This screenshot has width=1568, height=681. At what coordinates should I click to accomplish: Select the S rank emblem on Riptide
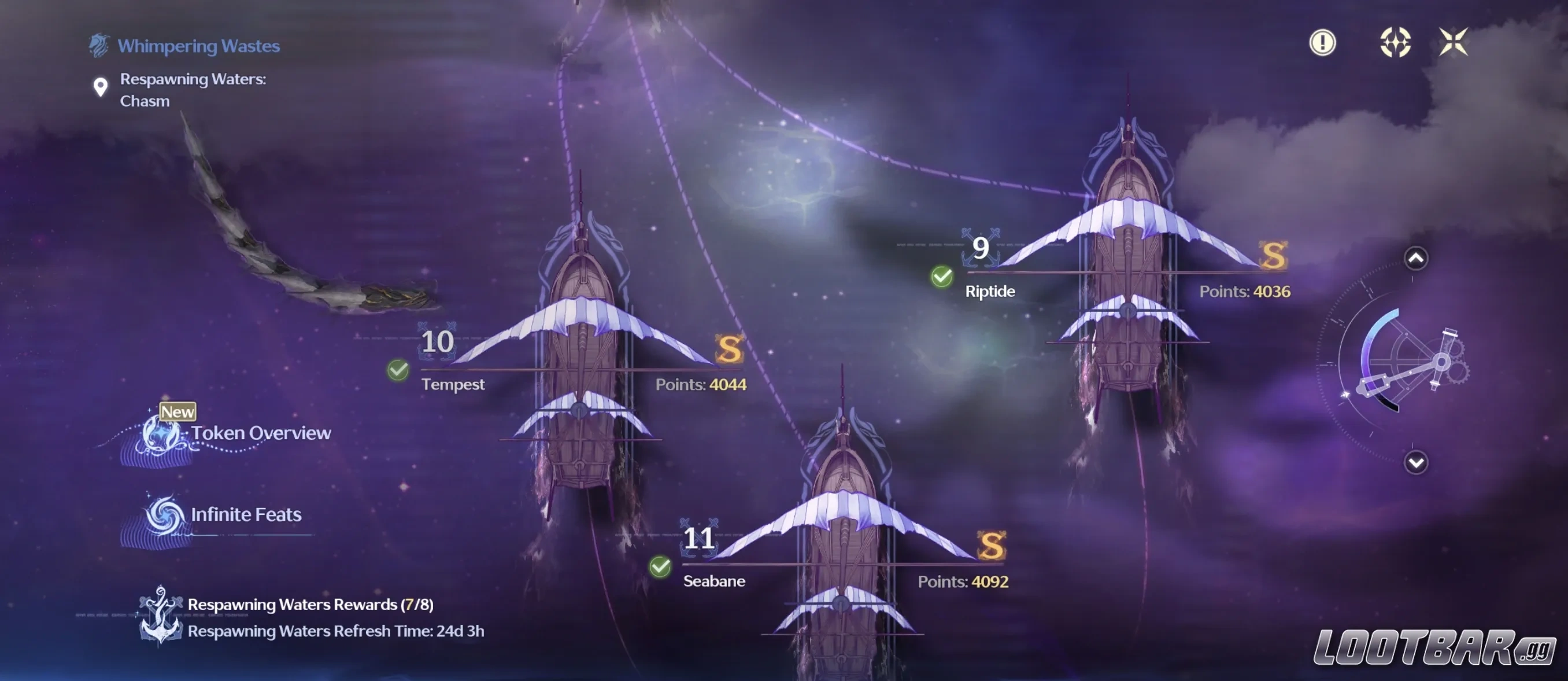(1276, 259)
